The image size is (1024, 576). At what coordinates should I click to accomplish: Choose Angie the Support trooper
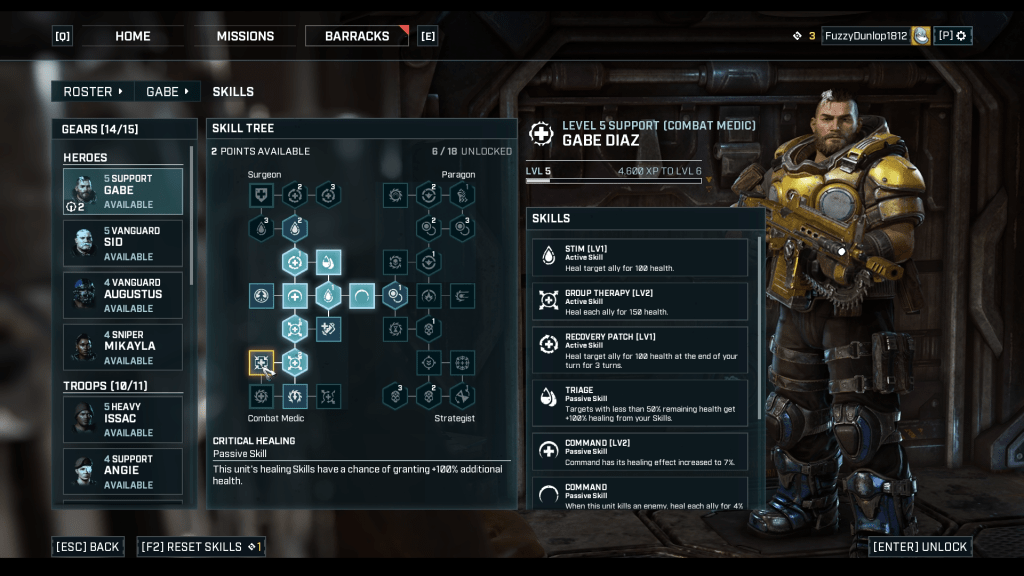click(123, 471)
